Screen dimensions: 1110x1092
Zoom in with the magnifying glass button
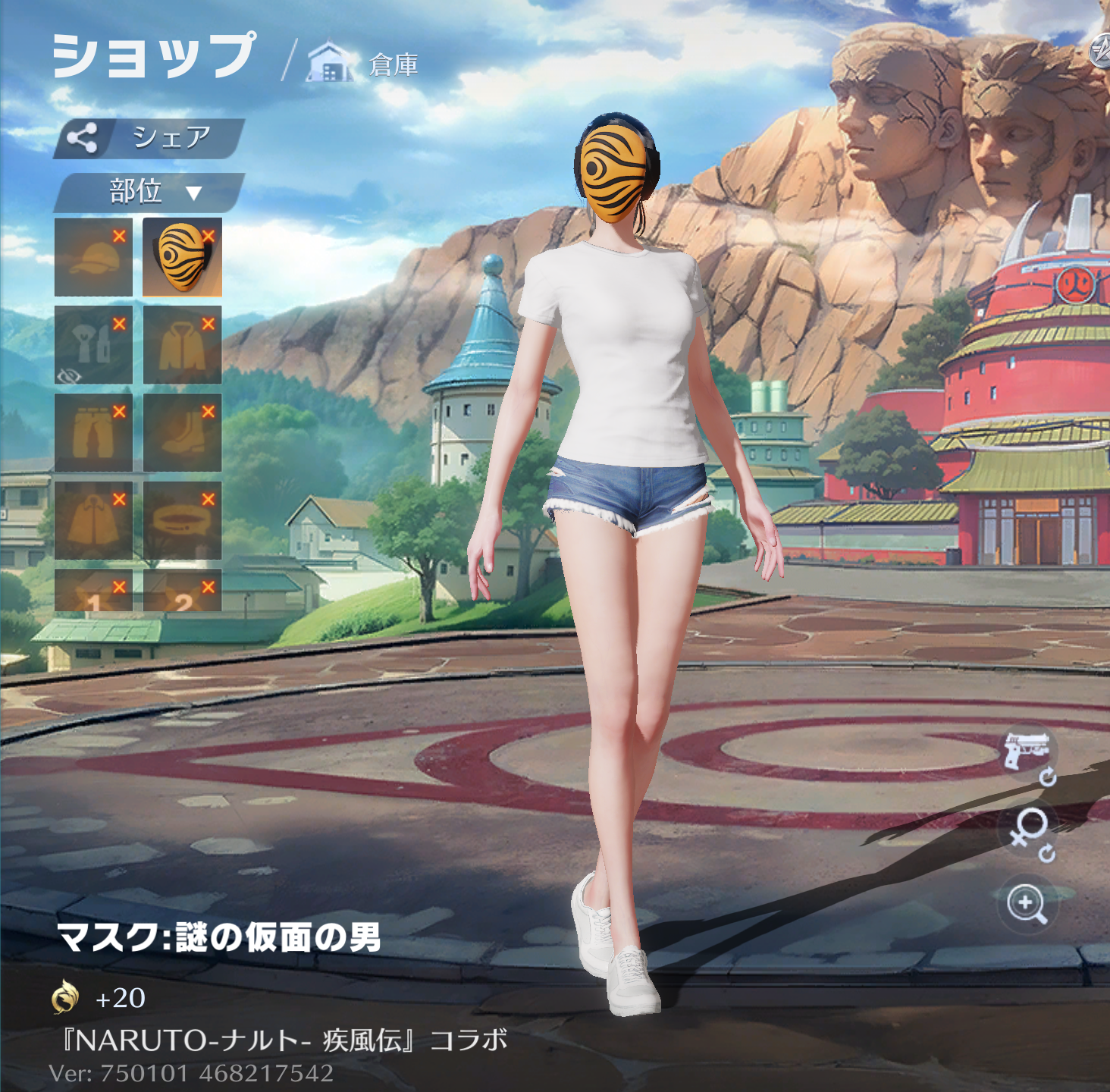coord(1027,904)
